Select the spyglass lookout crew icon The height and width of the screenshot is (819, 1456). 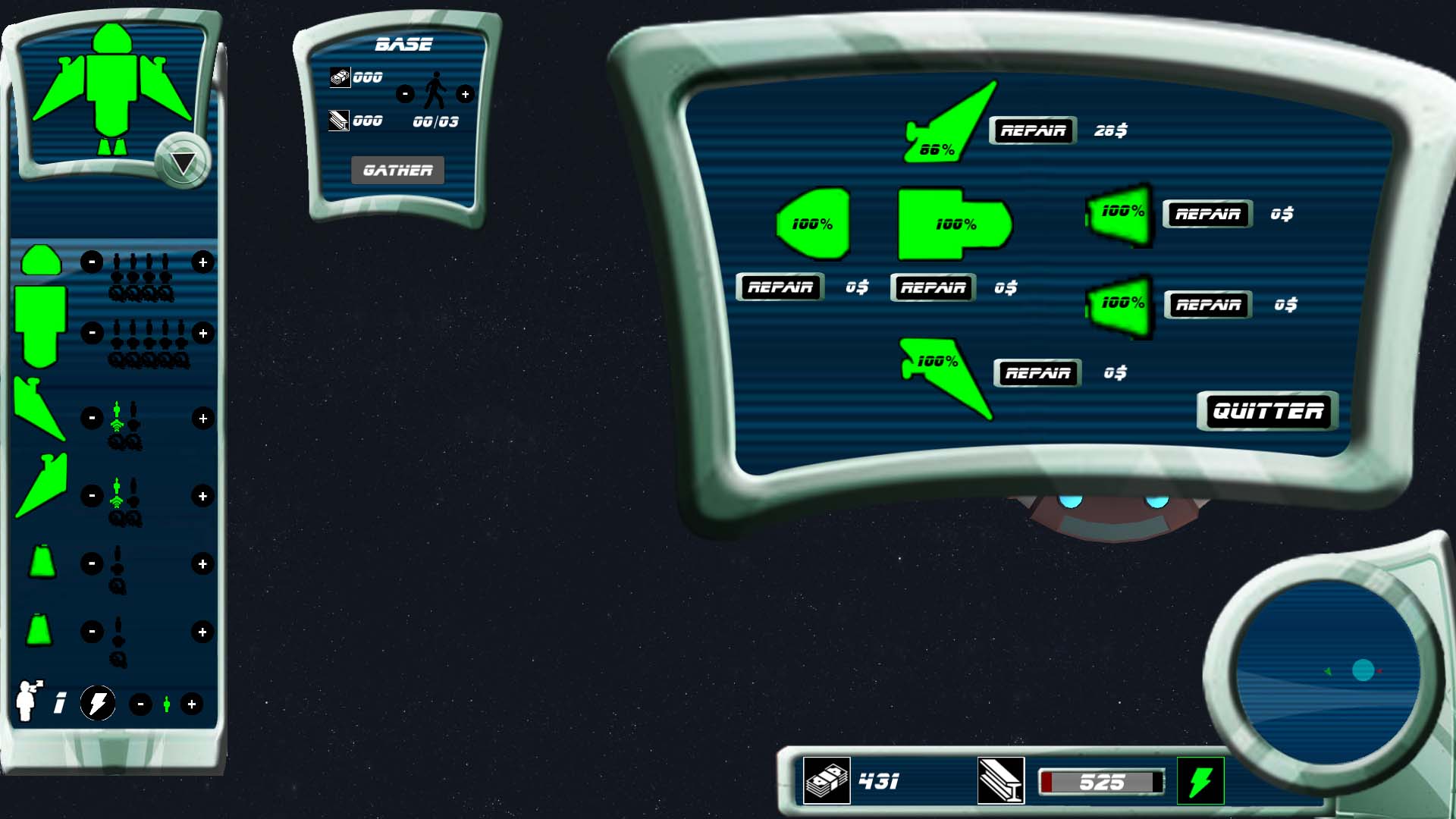coord(29,701)
